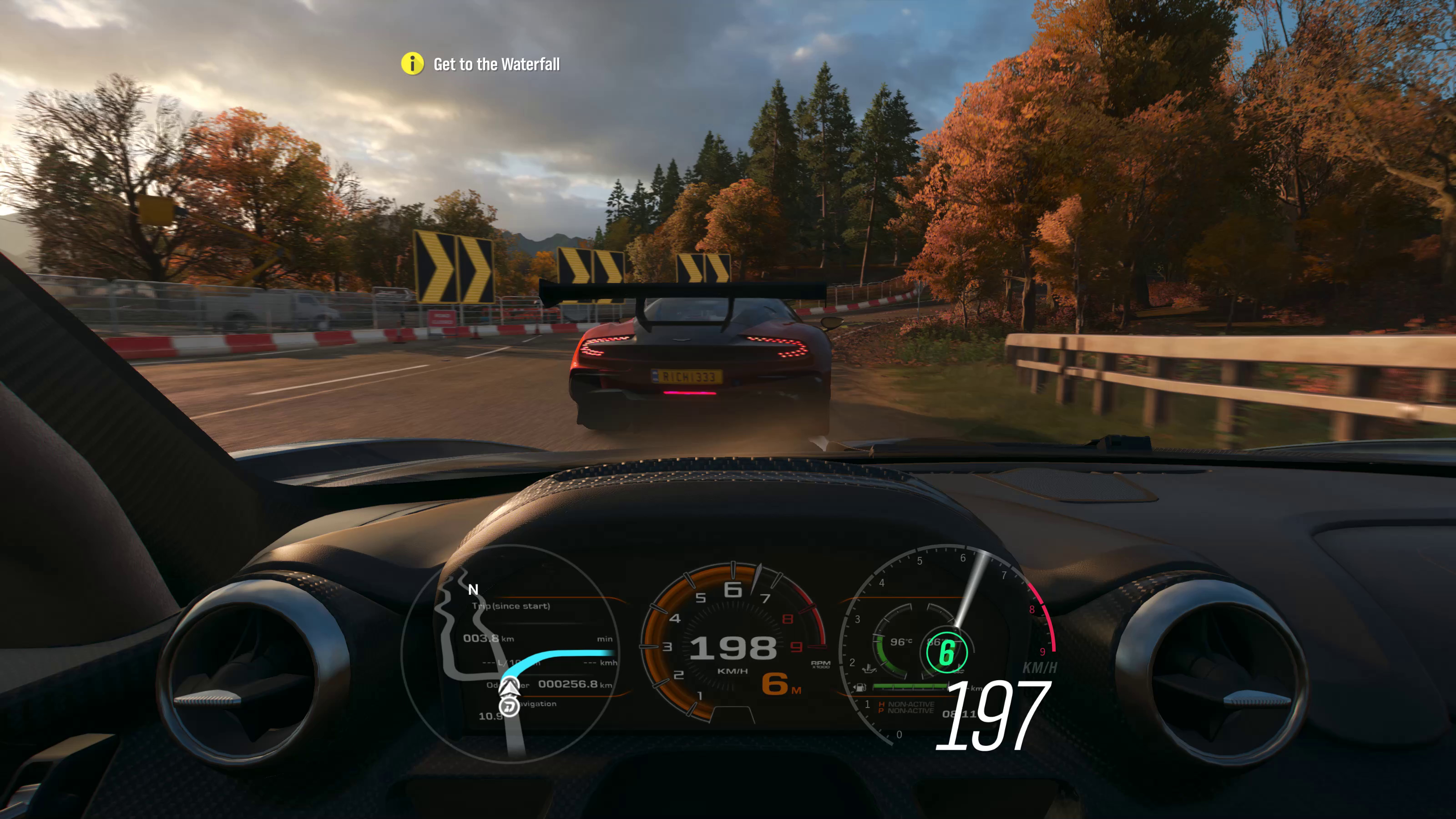1456x819 pixels.
Task: Open the circular minimap
Action: (x=511, y=653)
